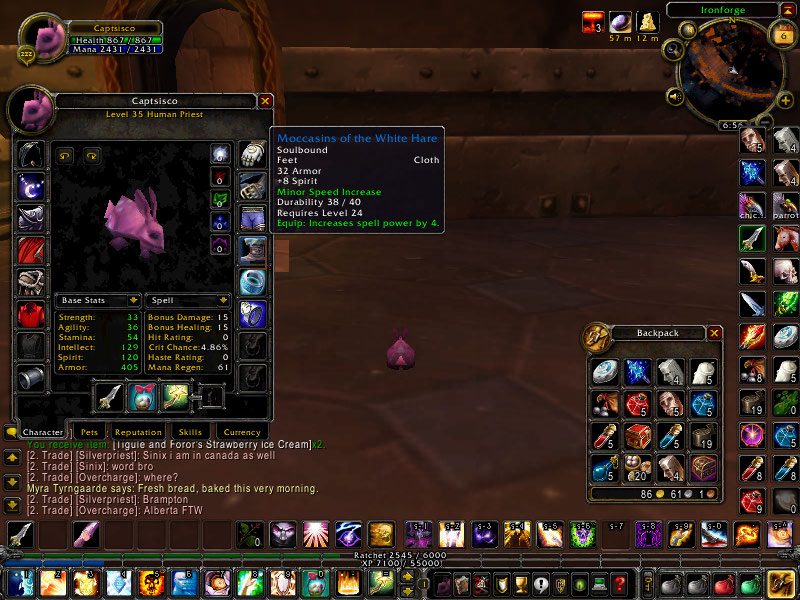This screenshot has width=800, height=600.
Task: Open the Spell stats dropdown
Action: [x=223, y=300]
